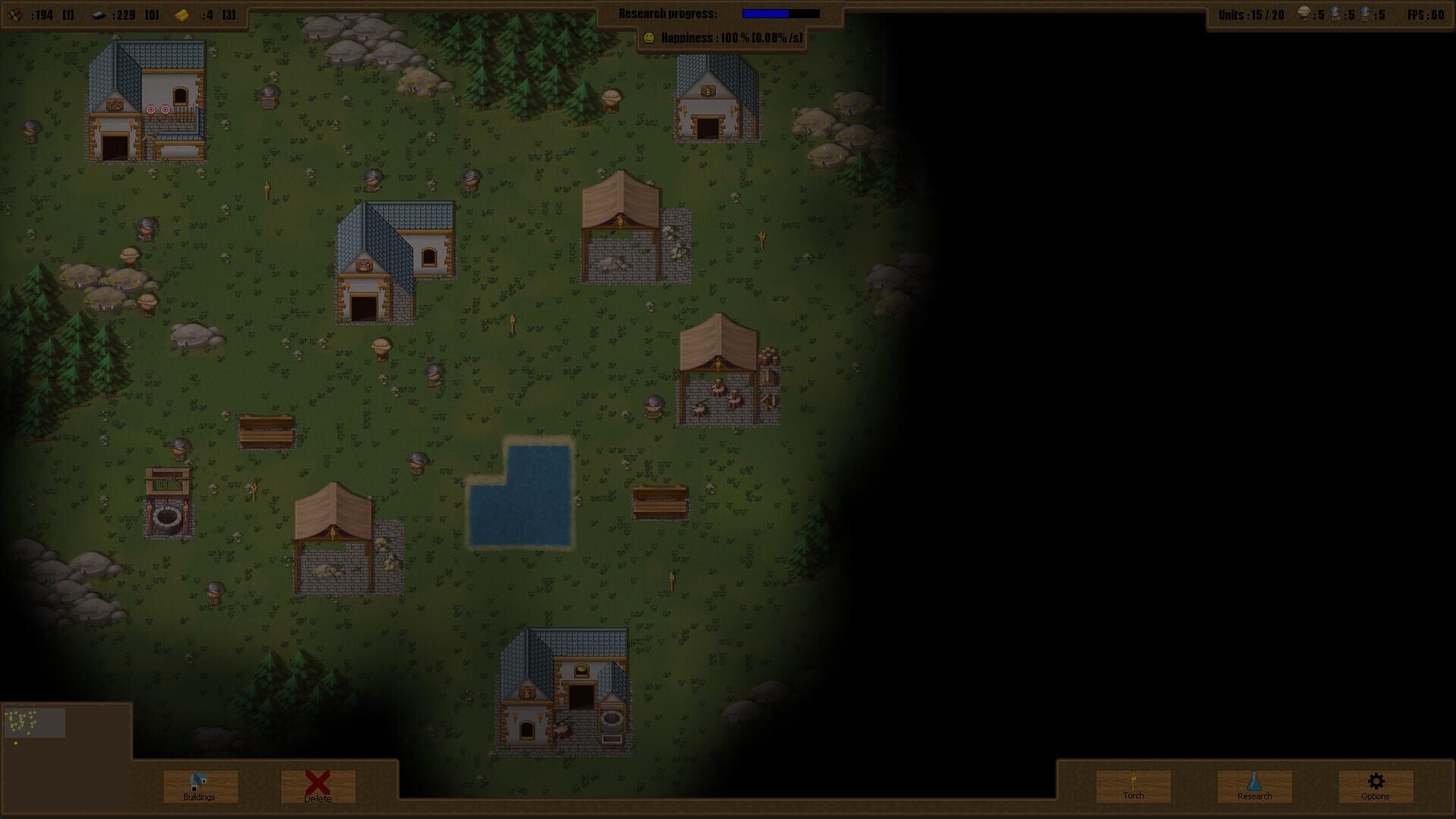The width and height of the screenshot is (1456, 819).
Task: Open the Buildings menu
Action: coord(199,786)
